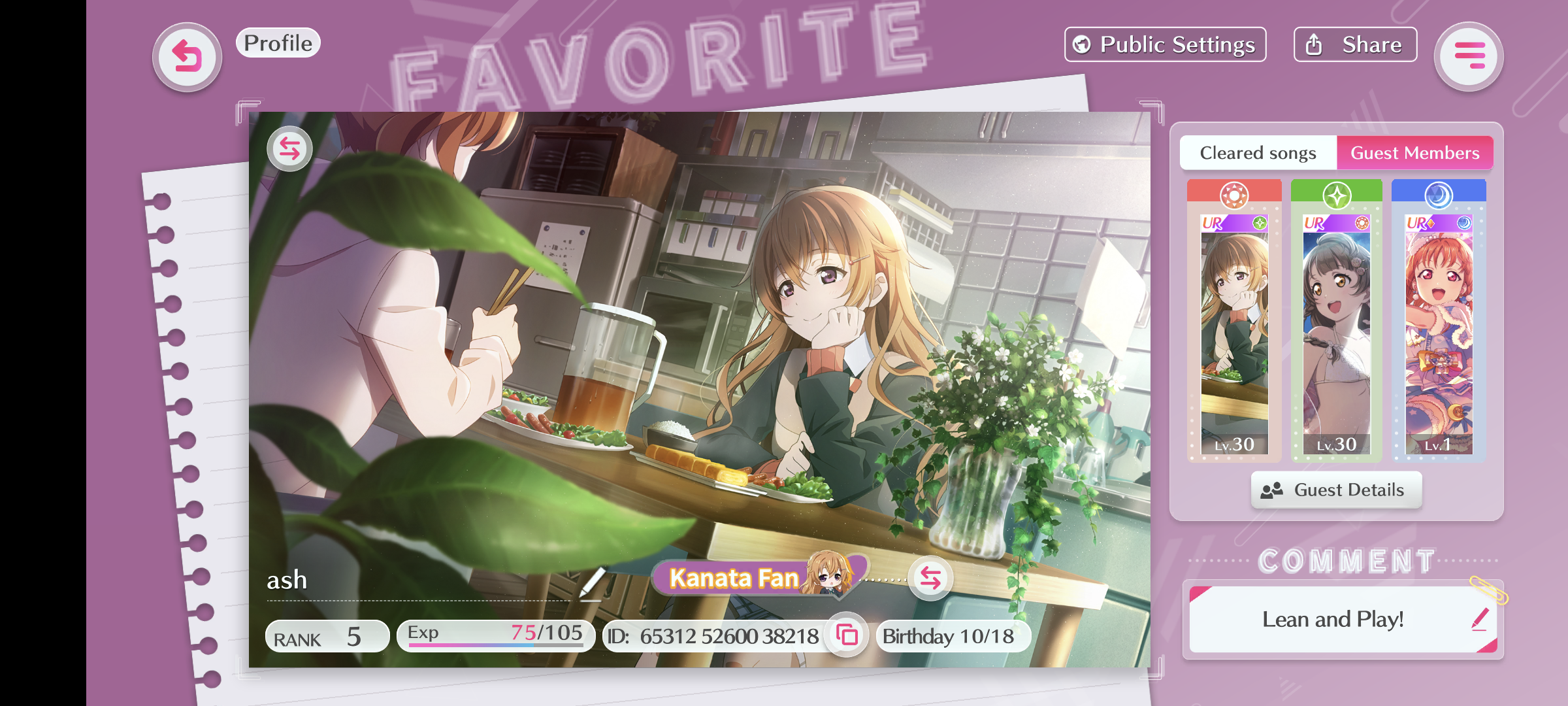
Task: Tap the Share button
Action: coord(1355,44)
